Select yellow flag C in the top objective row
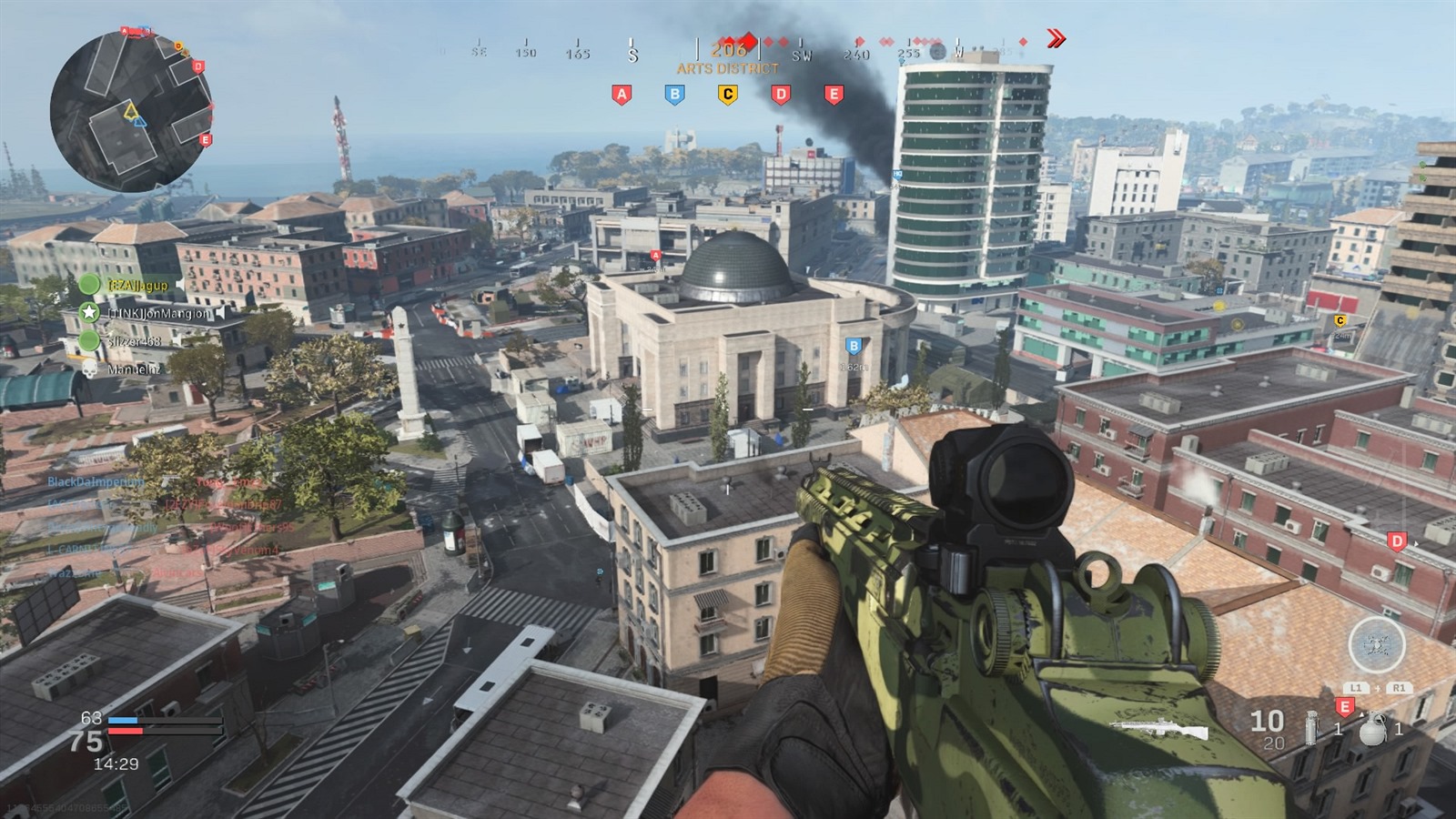This screenshot has height=819, width=1456. (x=727, y=94)
